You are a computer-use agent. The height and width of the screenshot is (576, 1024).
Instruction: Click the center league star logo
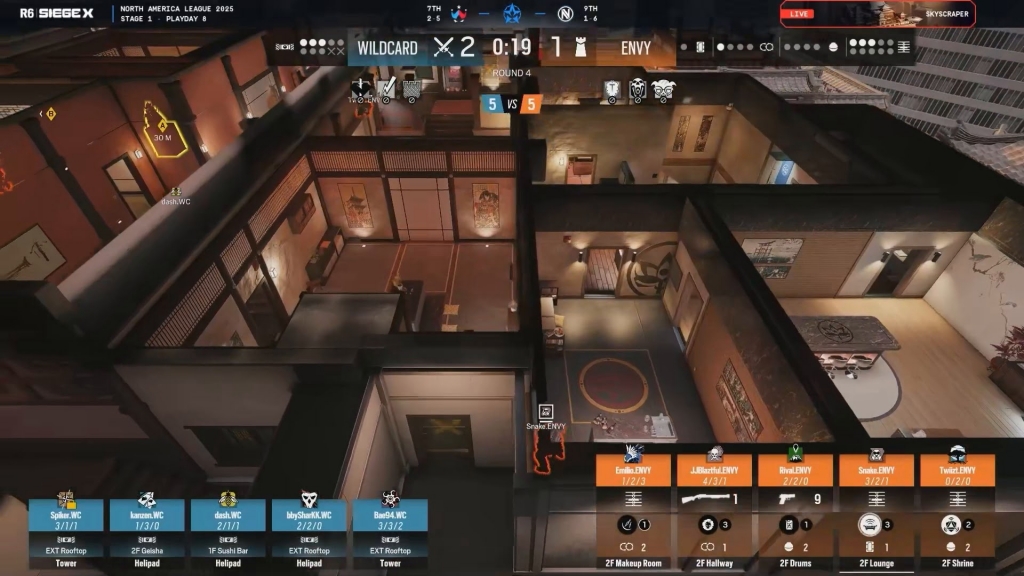[513, 15]
